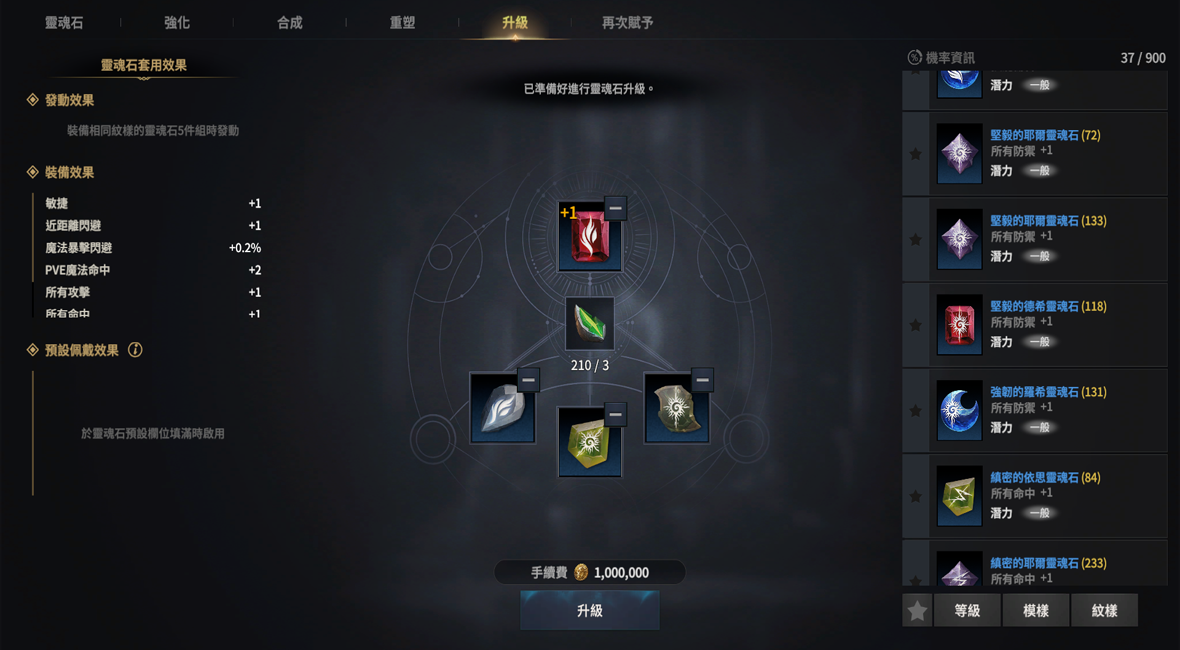Image resolution: width=1180 pixels, height=650 pixels.
Task: Filter soulstones by 模樣
Action: pos(1036,610)
